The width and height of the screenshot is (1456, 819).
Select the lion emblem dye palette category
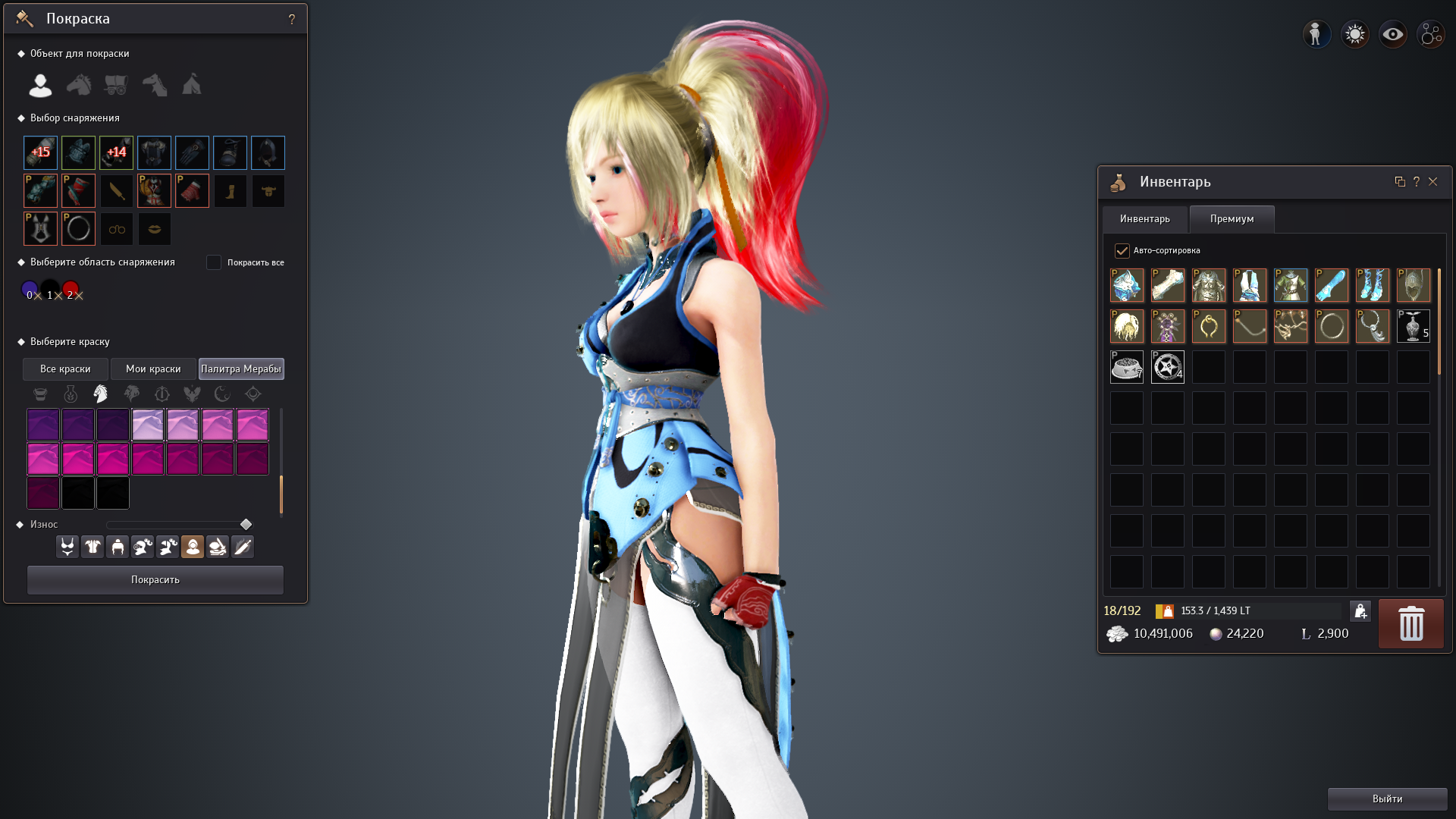click(132, 394)
